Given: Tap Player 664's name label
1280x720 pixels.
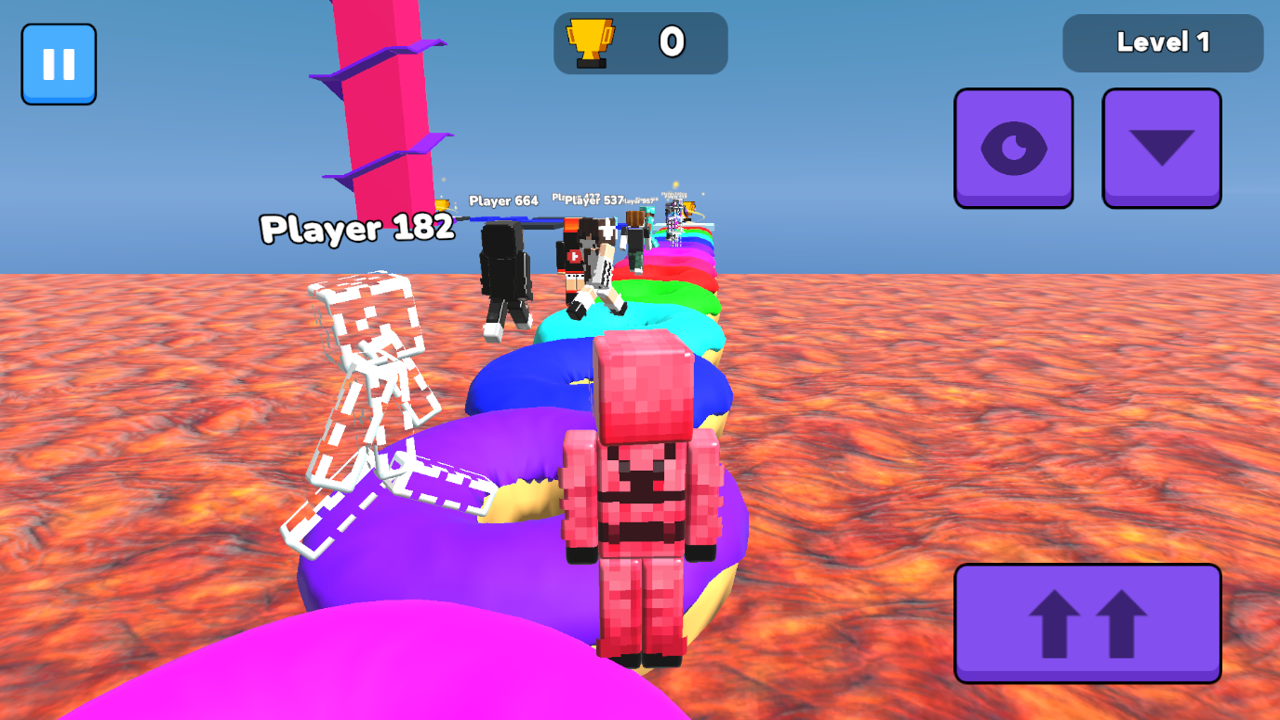Looking at the screenshot, I should [502, 199].
